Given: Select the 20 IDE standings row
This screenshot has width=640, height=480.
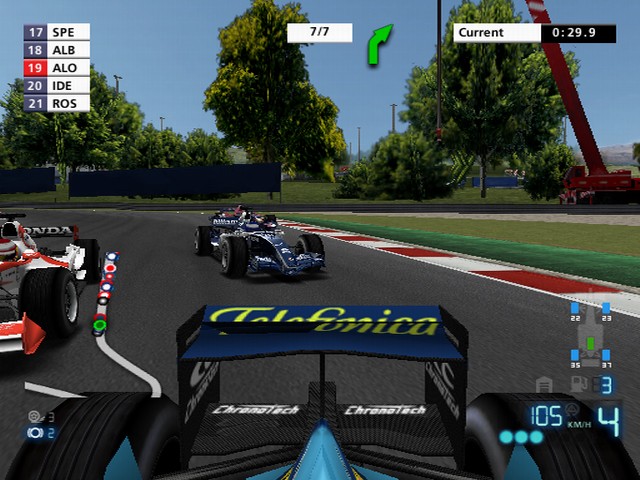Looking at the screenshot, I should point(56,86).
